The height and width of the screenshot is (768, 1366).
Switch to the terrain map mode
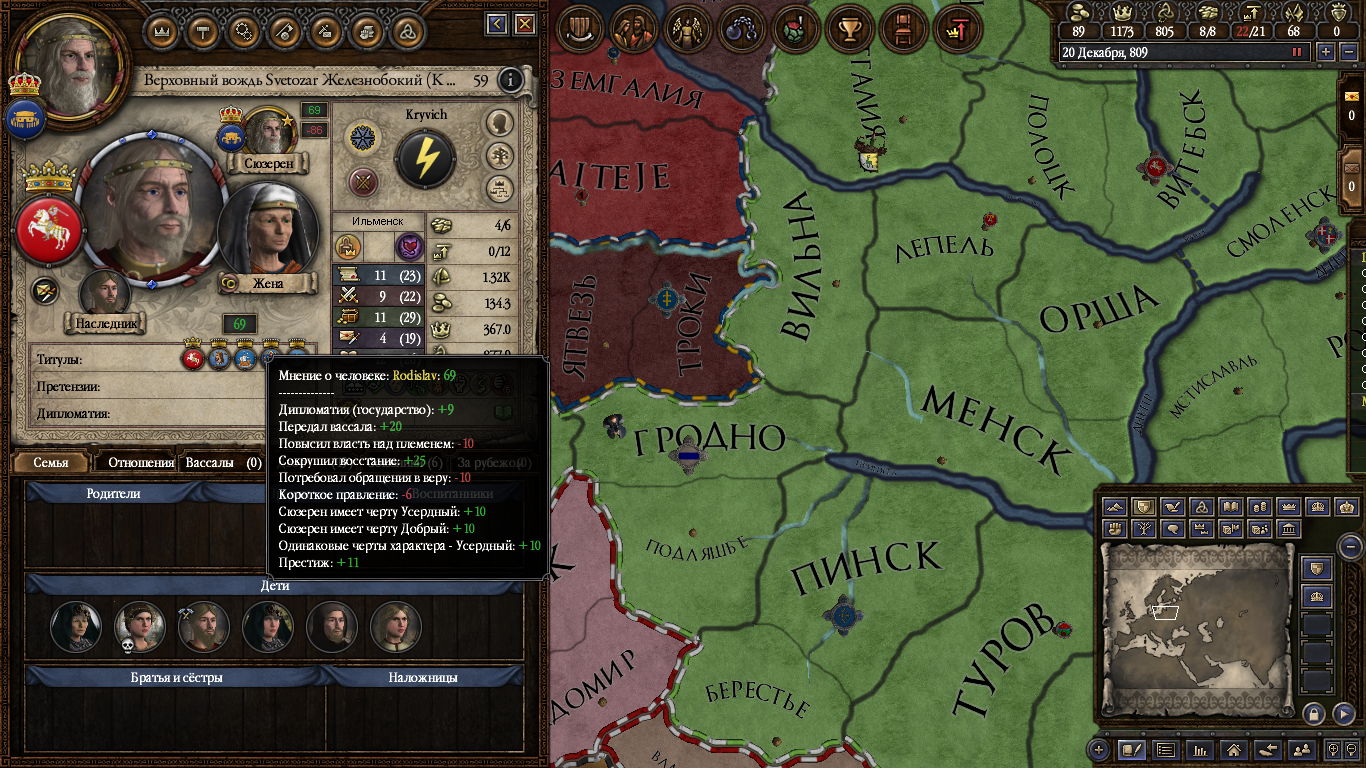coord(1115,507)
